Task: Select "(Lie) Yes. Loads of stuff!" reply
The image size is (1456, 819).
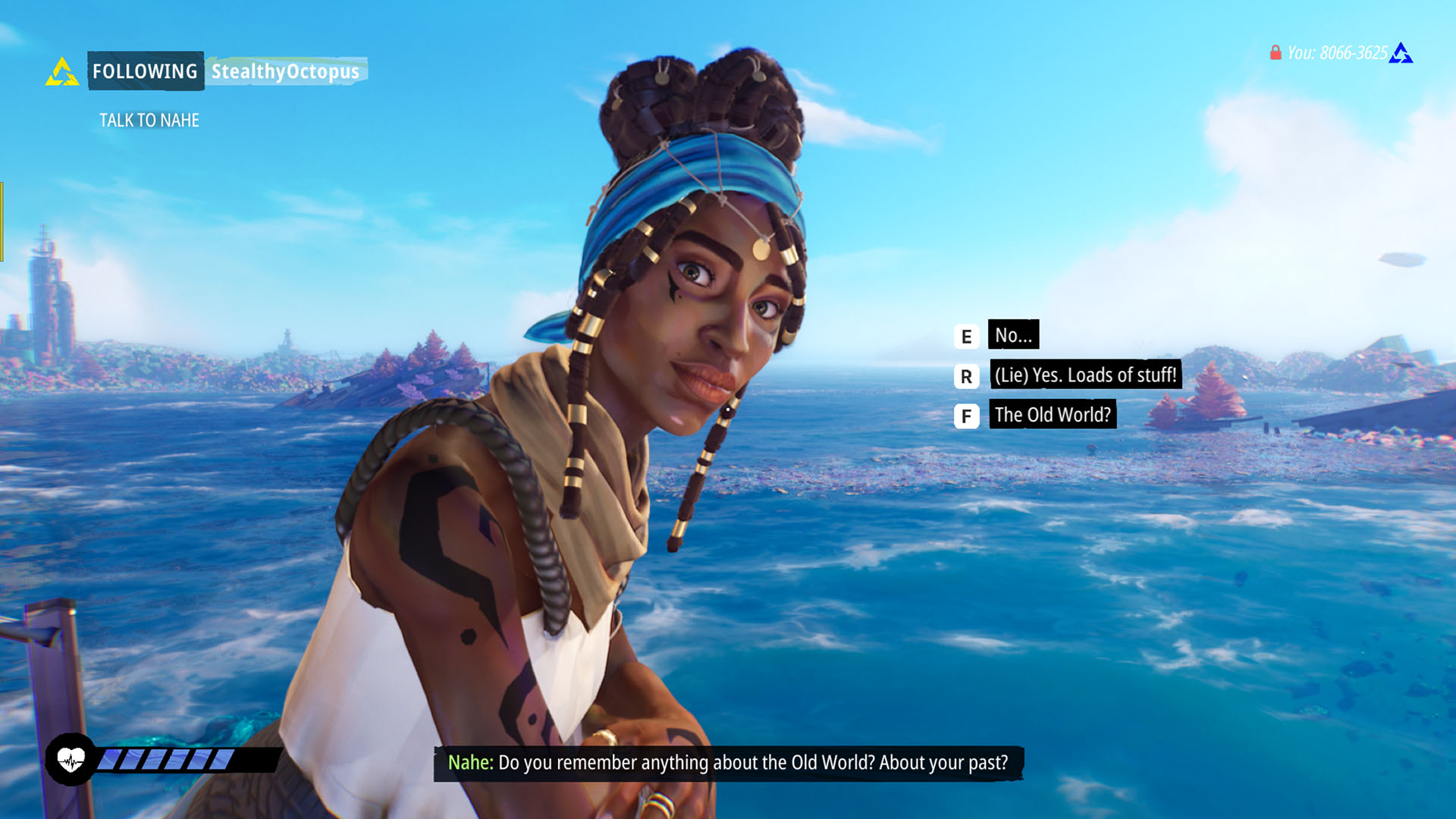Action: (x=1085, y=375)
